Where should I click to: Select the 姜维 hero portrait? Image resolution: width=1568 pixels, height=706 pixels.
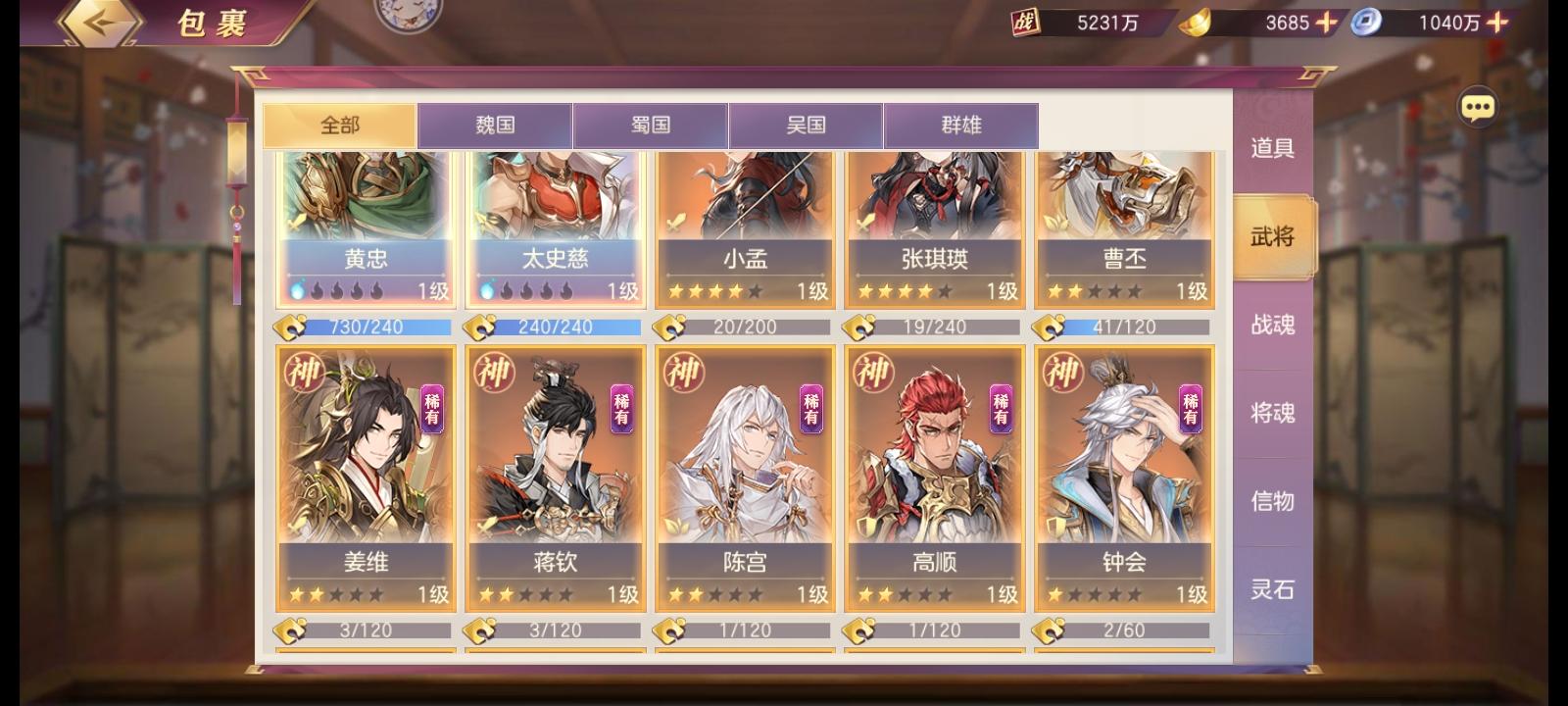365,451
